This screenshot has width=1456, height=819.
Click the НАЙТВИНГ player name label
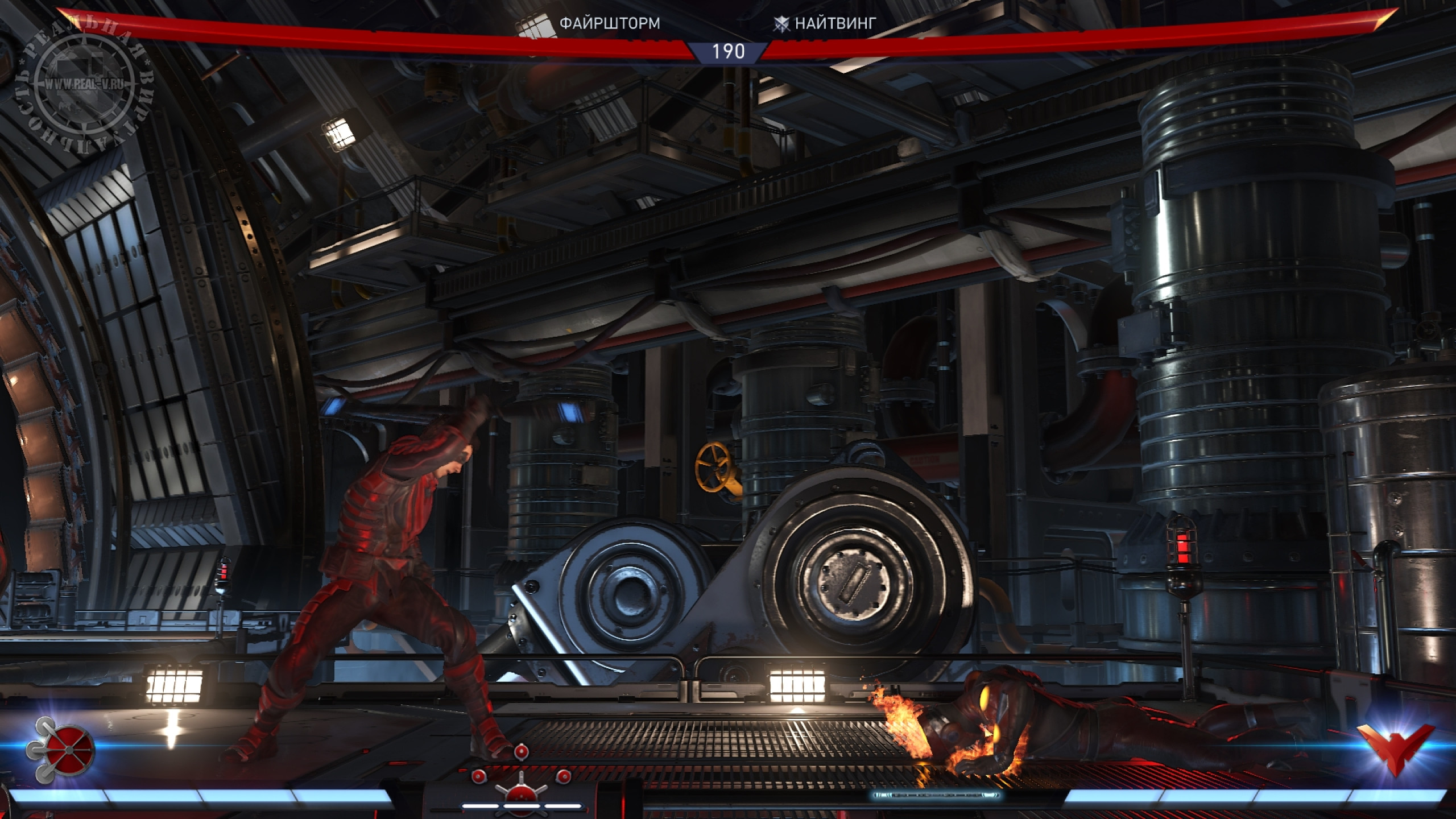click(835, 23)
